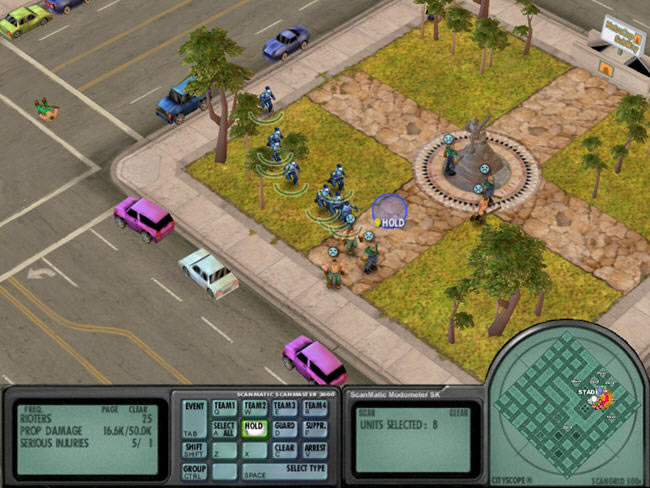Select Team 3
Image resolution: width=650 pixels, height=488 pixels.
[285, 409]
